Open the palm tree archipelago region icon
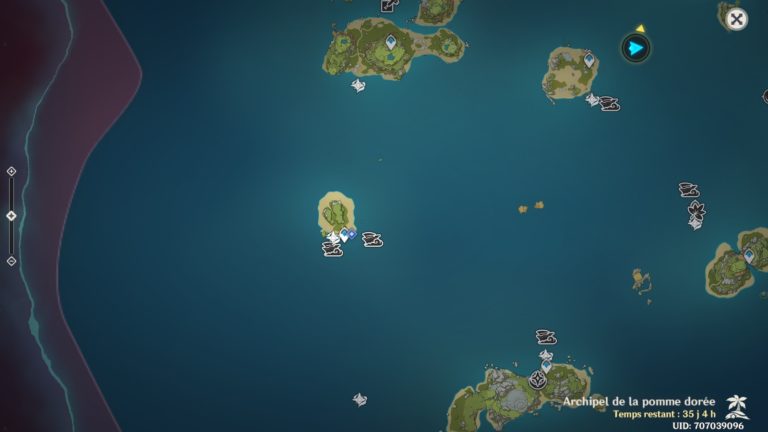 [x=738, y=405]
